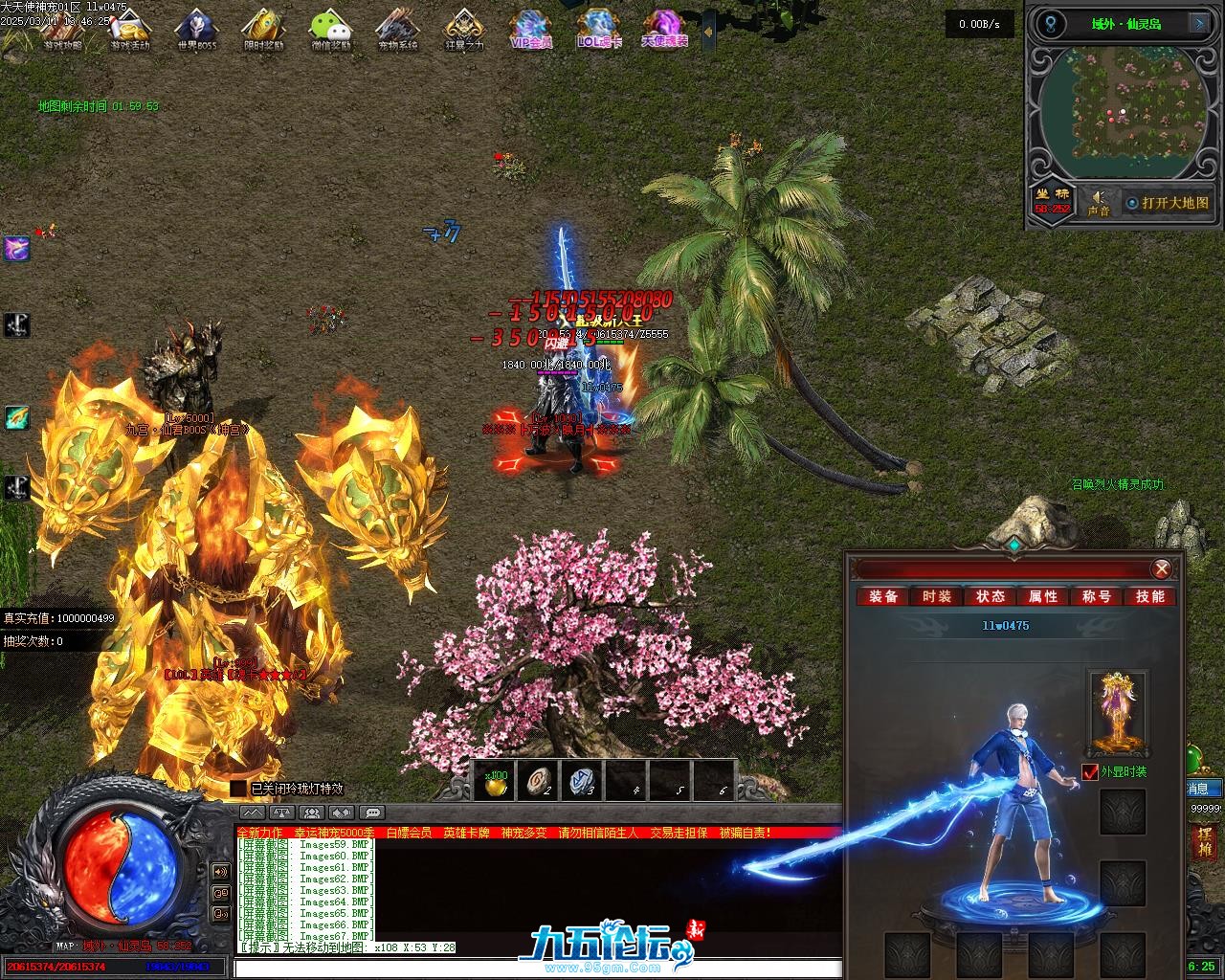This screenshot has height=980, width=1225.
Task: Open the VIP会员 membership panel
Action: (x=532, y=29)
